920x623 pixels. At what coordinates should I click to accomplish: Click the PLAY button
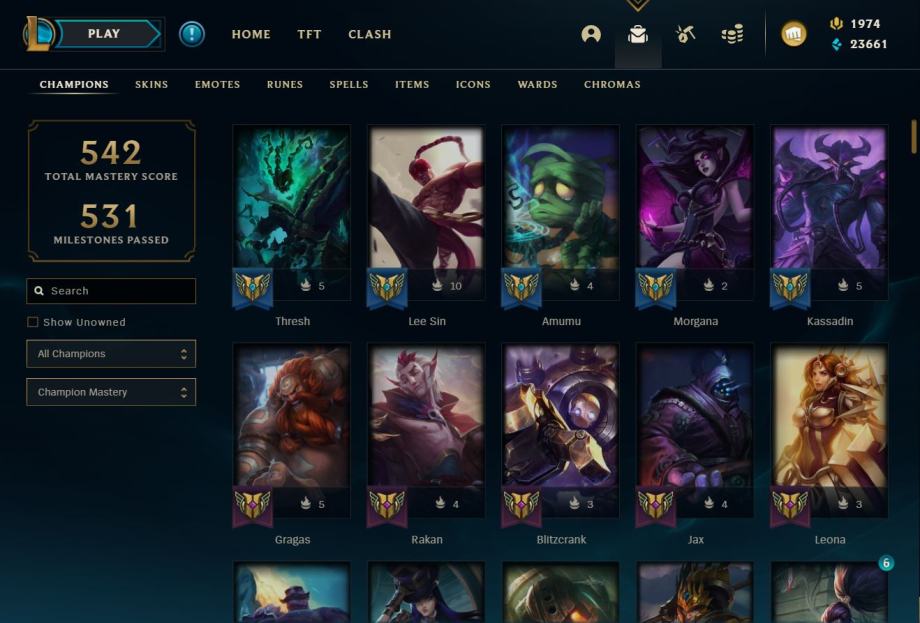[105, 34]
